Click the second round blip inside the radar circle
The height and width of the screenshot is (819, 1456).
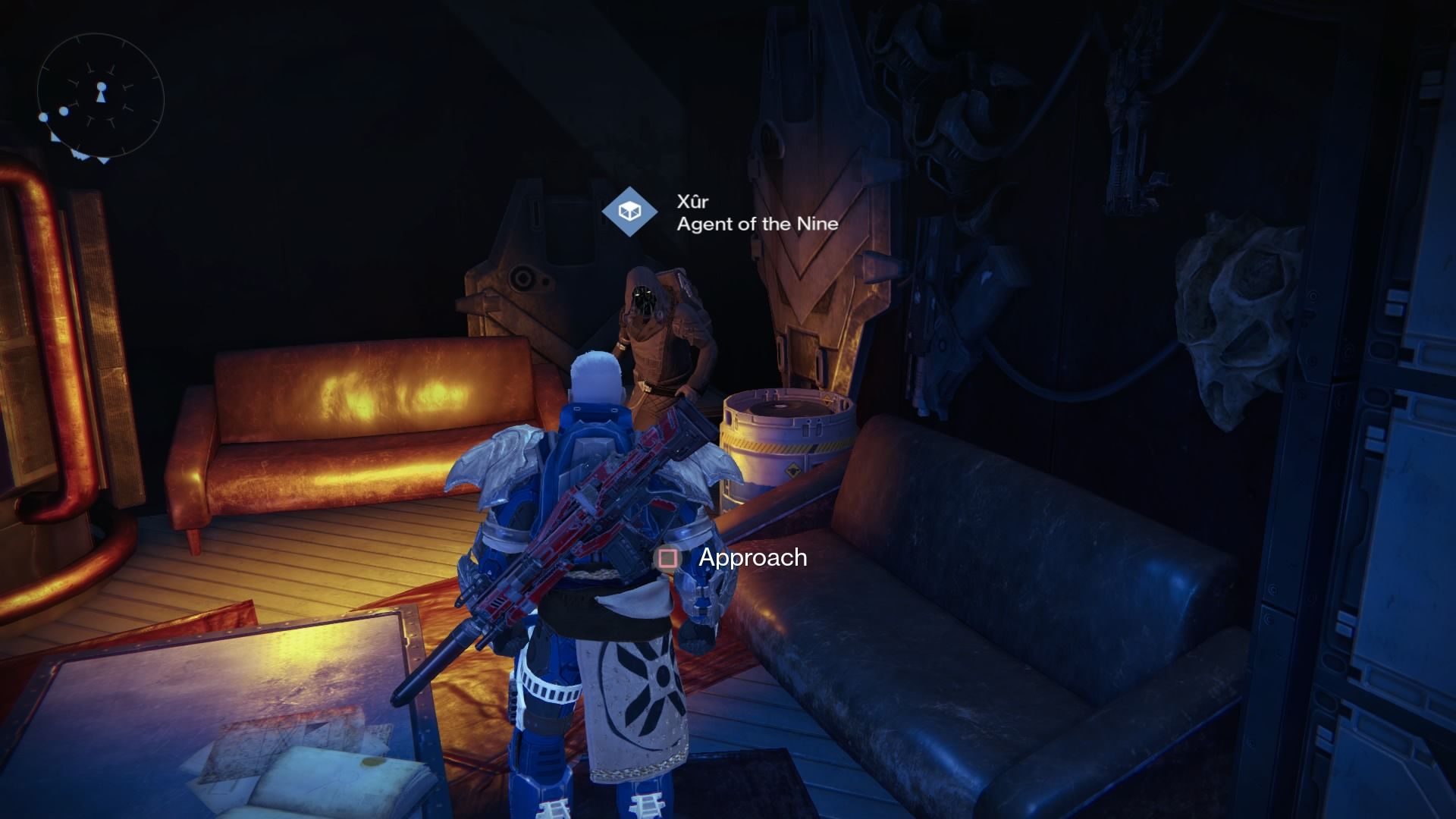(x=64, y=111)
